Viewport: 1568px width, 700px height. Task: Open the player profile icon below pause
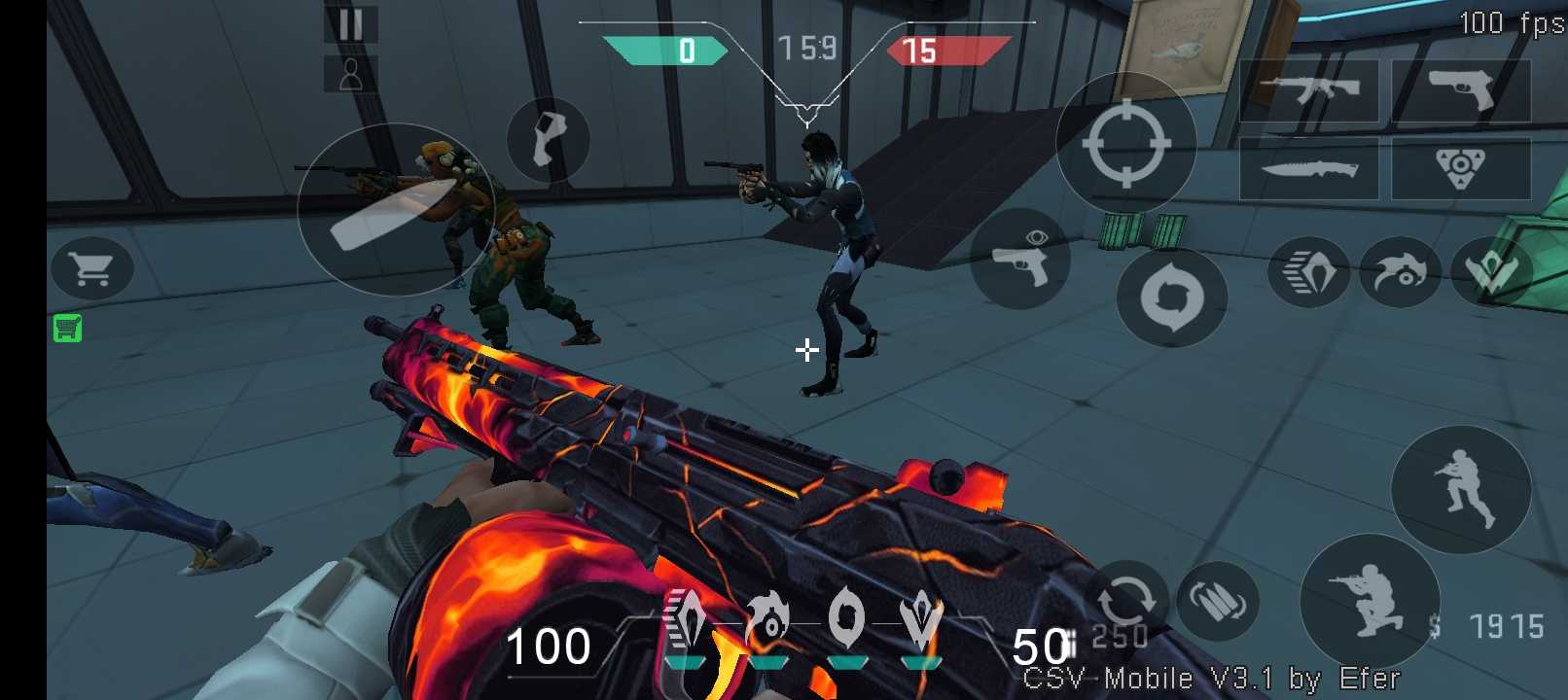(x=350, y=74)
